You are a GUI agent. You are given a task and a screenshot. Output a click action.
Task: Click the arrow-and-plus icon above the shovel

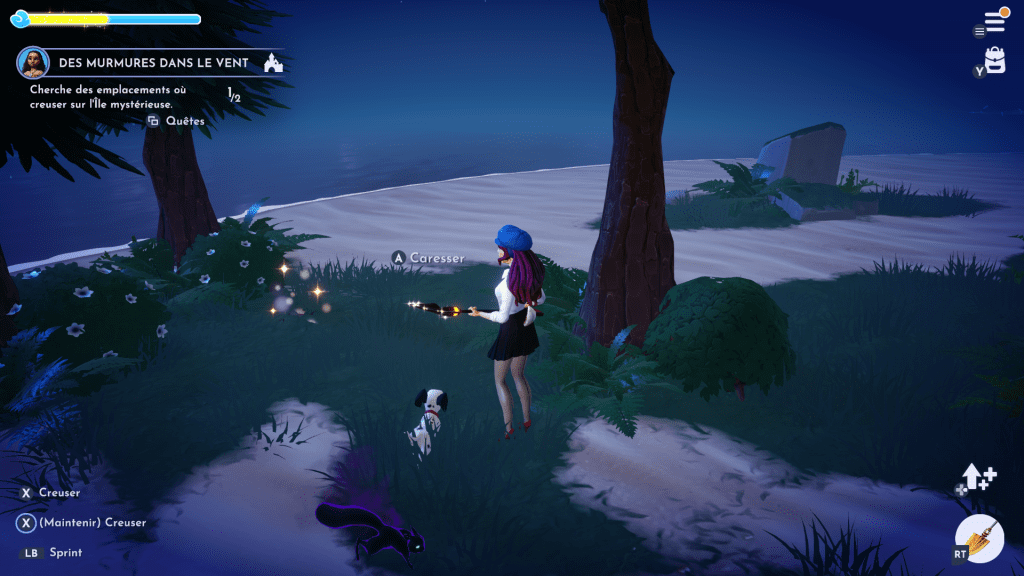point(979,478)
